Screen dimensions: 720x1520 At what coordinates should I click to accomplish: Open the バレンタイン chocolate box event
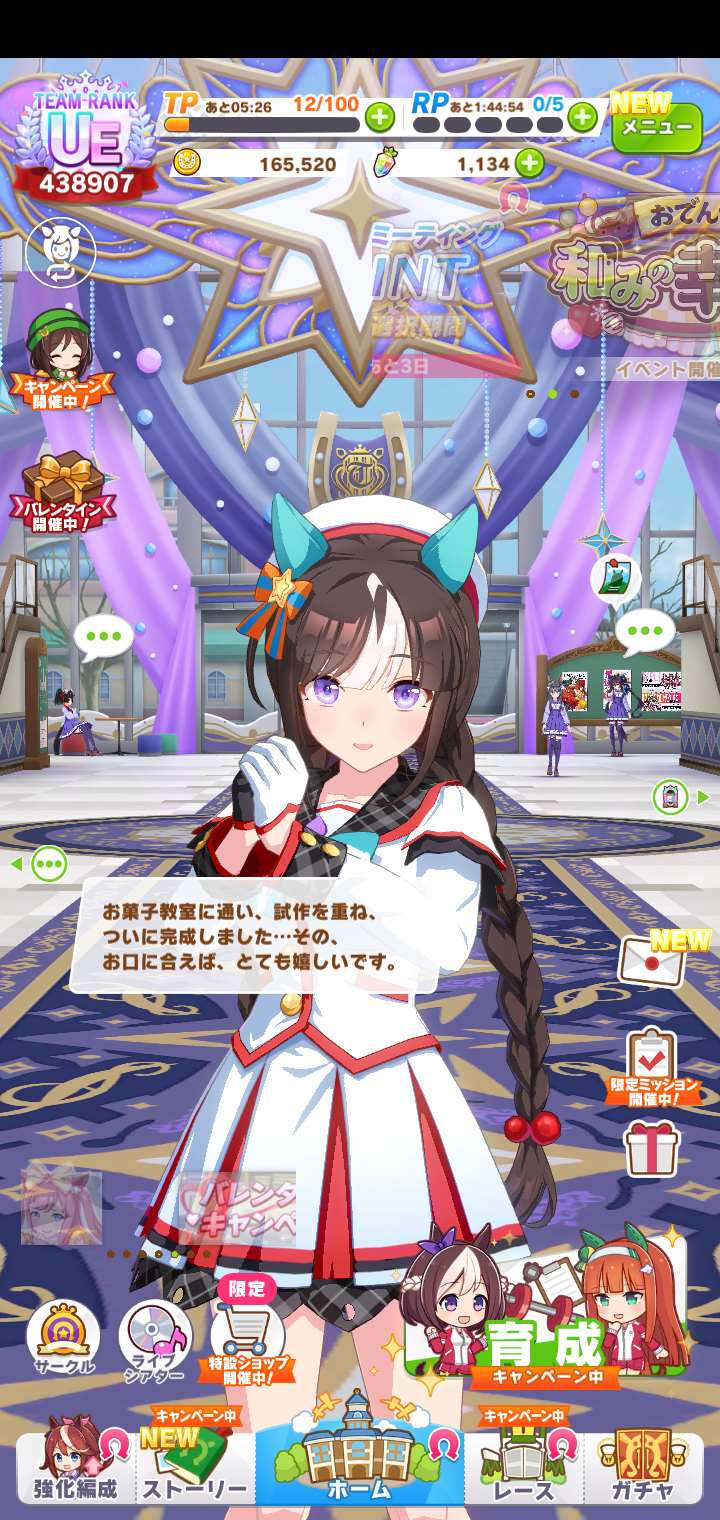click(x=63, y=490)
